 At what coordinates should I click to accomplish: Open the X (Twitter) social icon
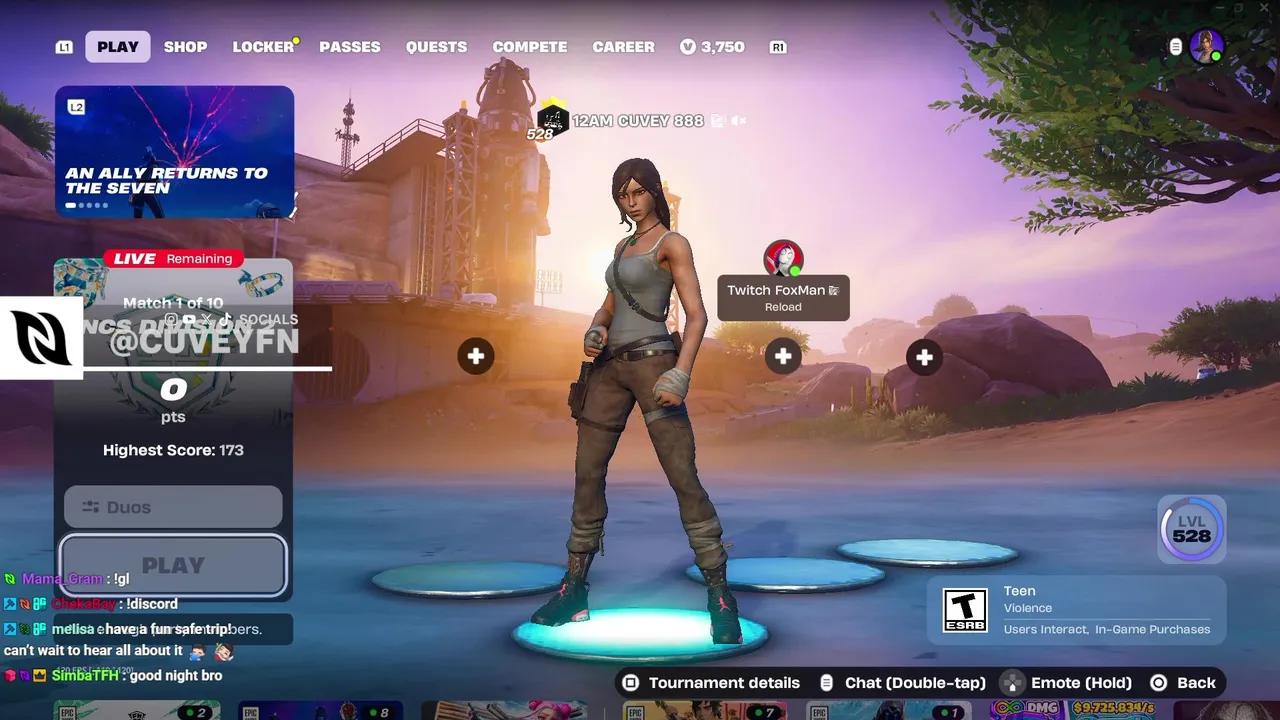(x=208, y=319)
